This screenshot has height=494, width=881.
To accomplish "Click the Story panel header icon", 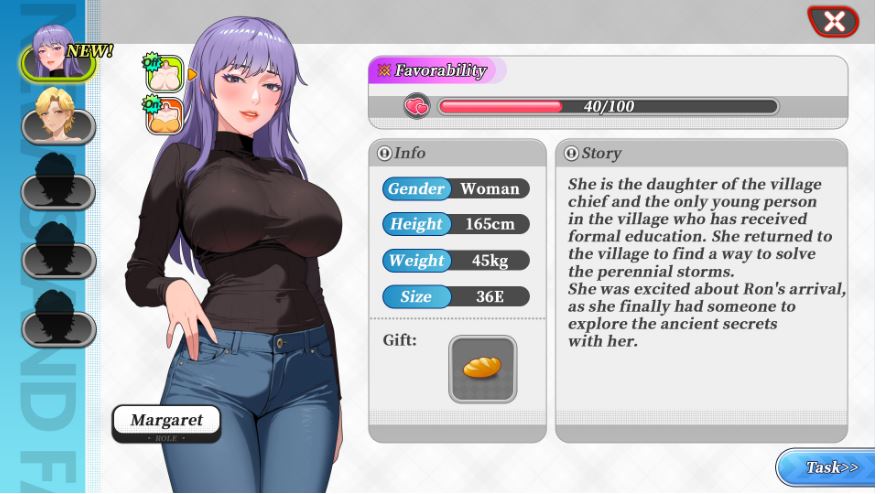I will pyautogui.click(x=571, y=153).
